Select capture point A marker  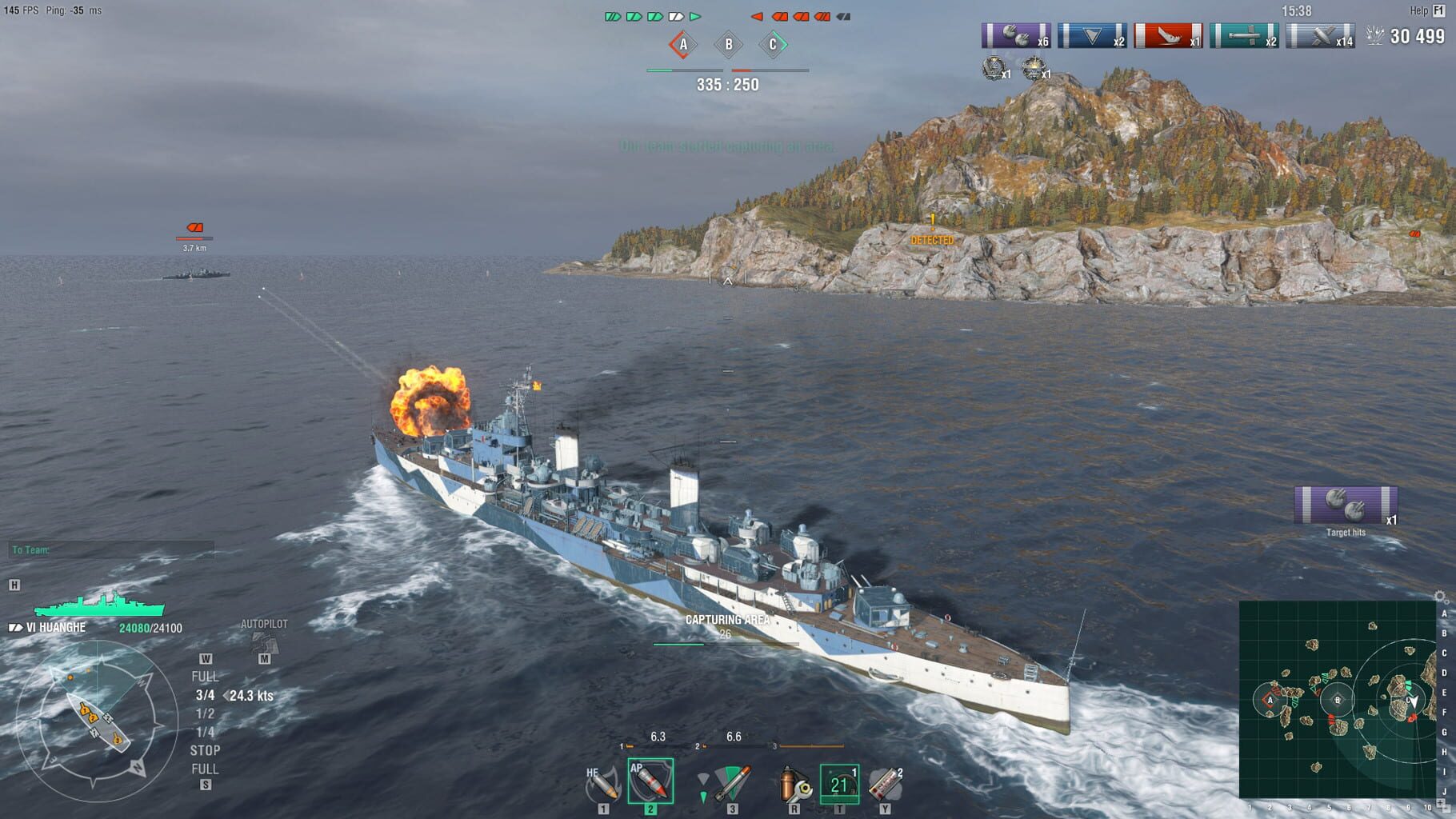click(x=684, y=46)
